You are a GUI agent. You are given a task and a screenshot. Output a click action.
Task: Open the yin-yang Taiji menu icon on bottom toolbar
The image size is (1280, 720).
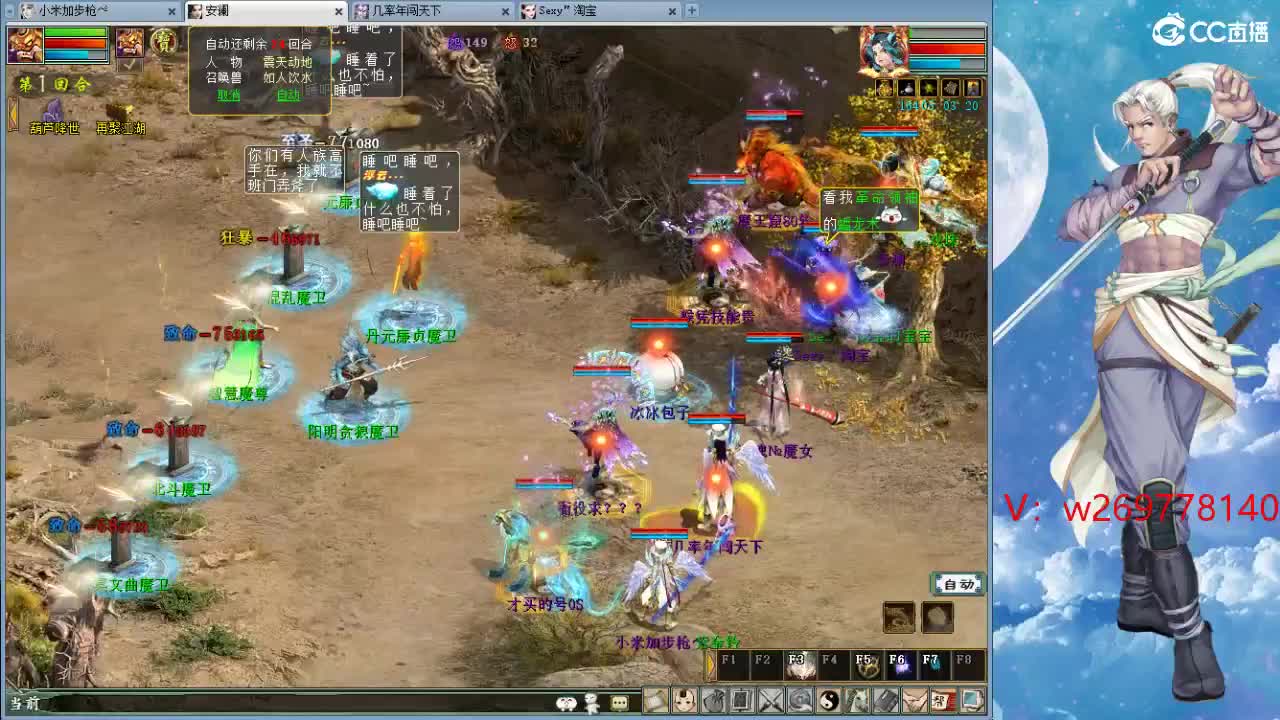828,700
